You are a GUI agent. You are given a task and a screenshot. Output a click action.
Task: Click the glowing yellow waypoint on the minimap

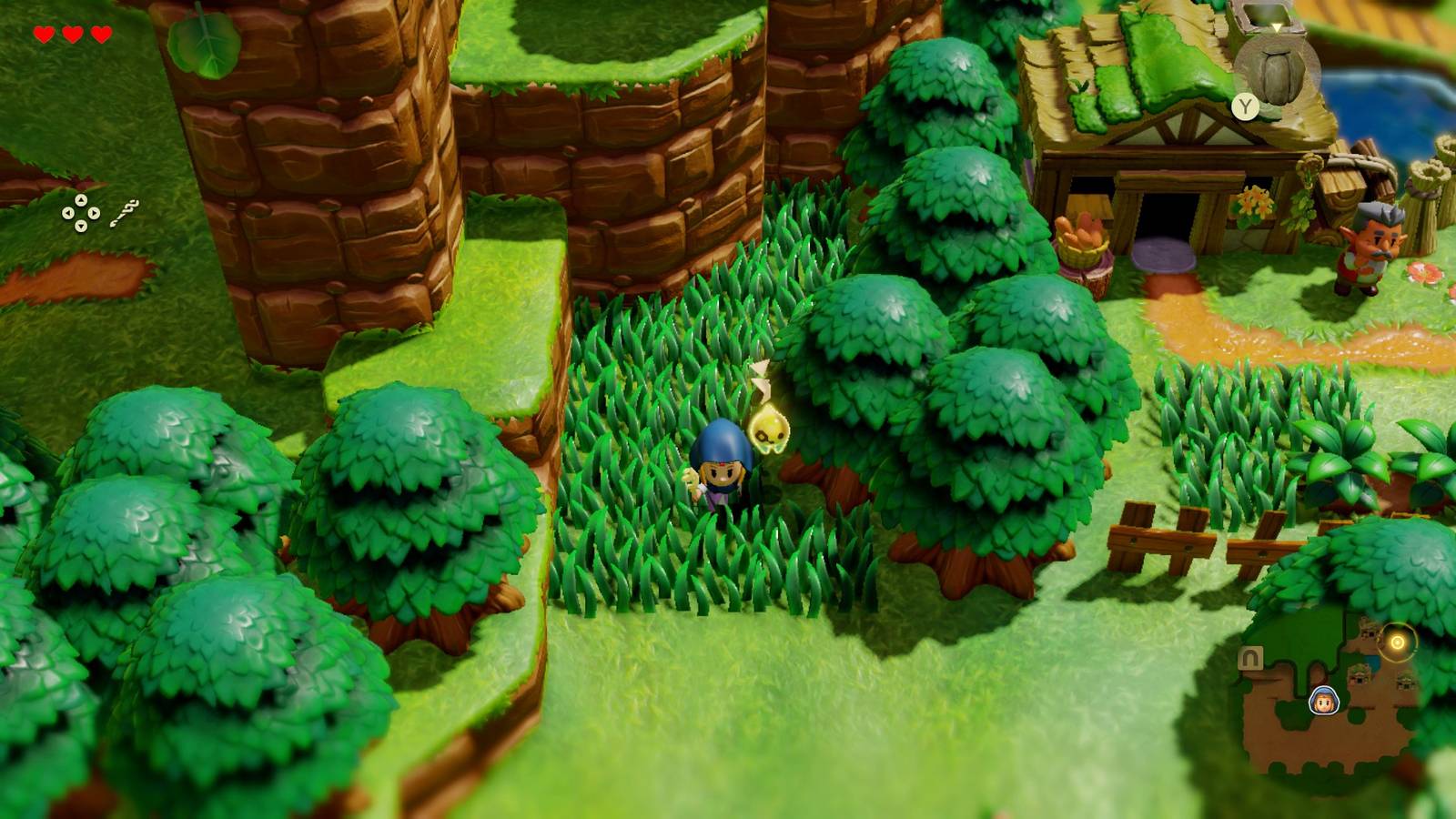coord(1396,640)
